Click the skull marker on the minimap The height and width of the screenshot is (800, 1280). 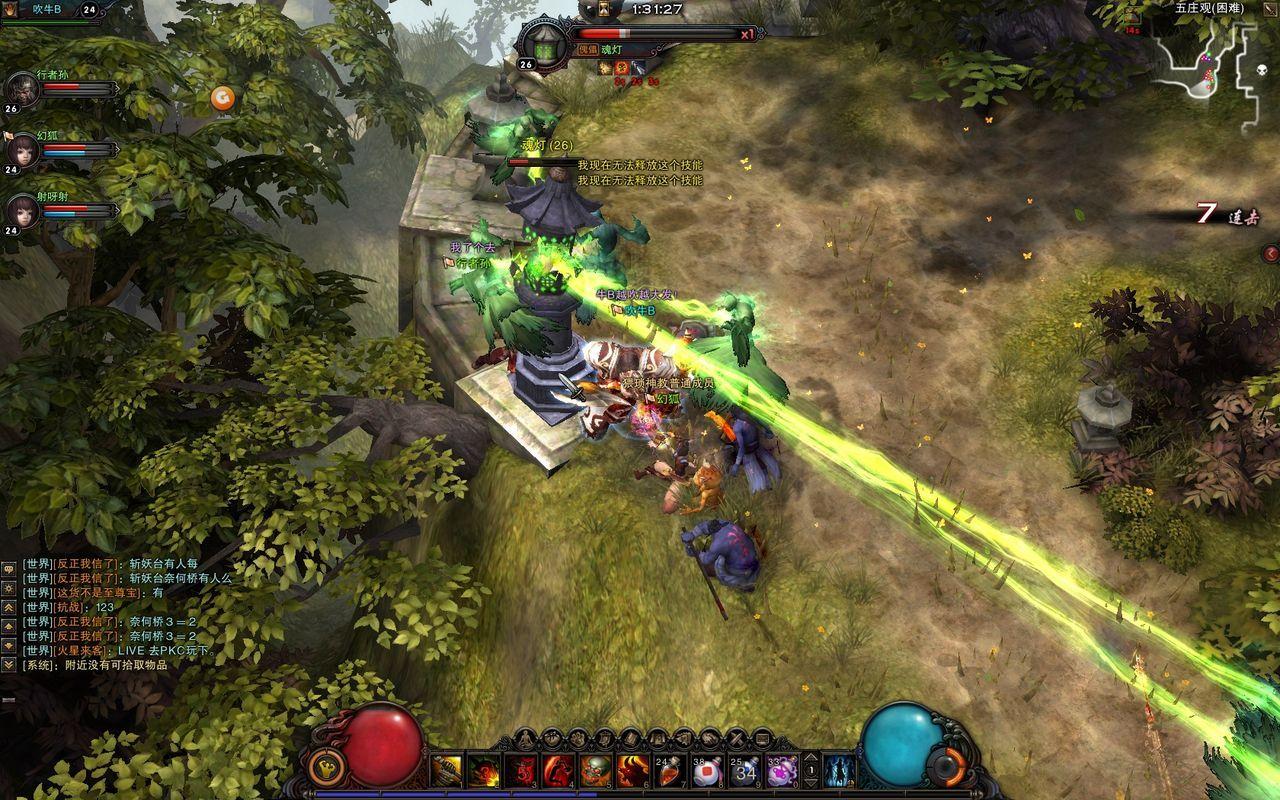tap(1260, 70)
